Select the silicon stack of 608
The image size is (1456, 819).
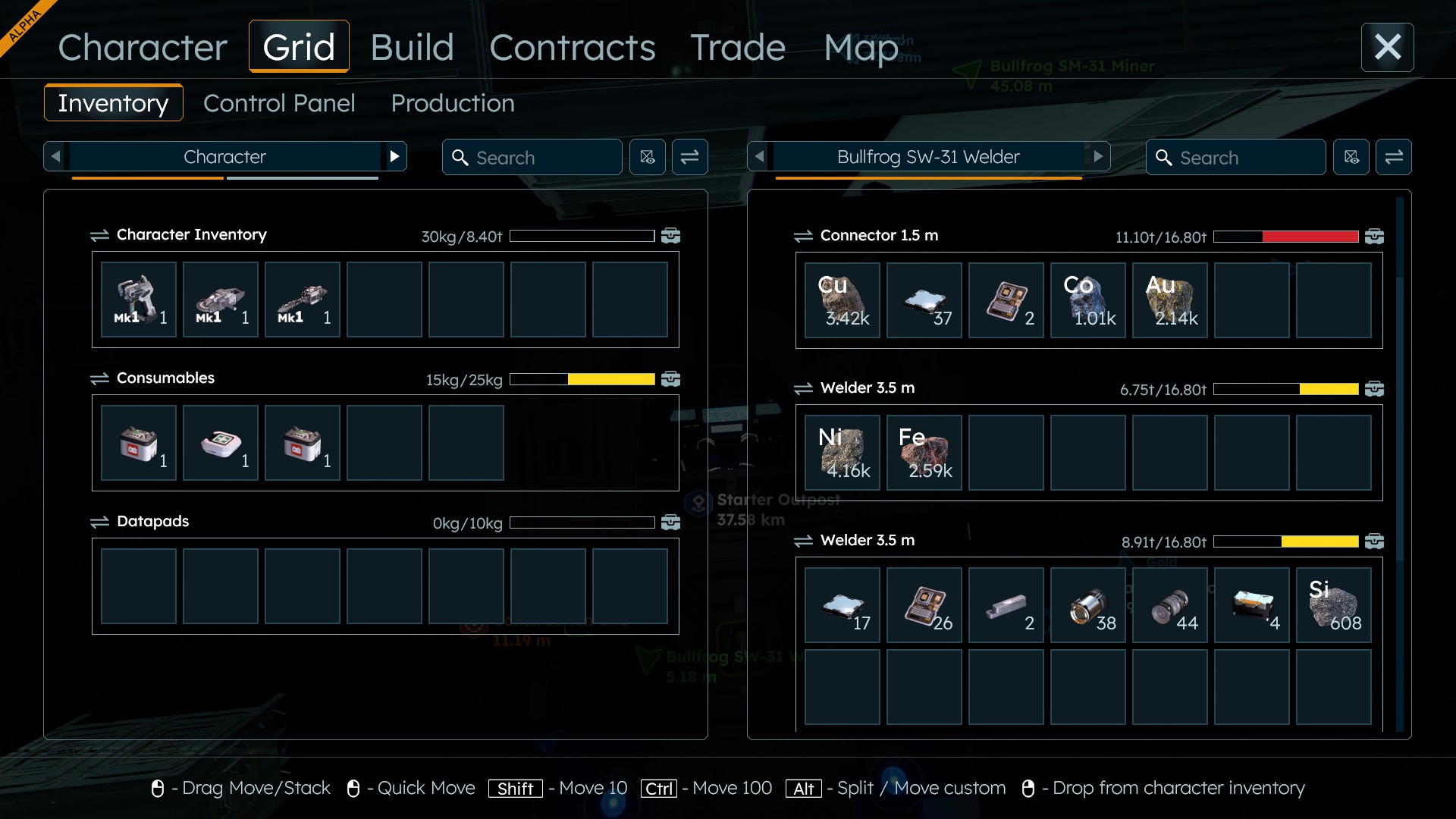(1334, 605)
